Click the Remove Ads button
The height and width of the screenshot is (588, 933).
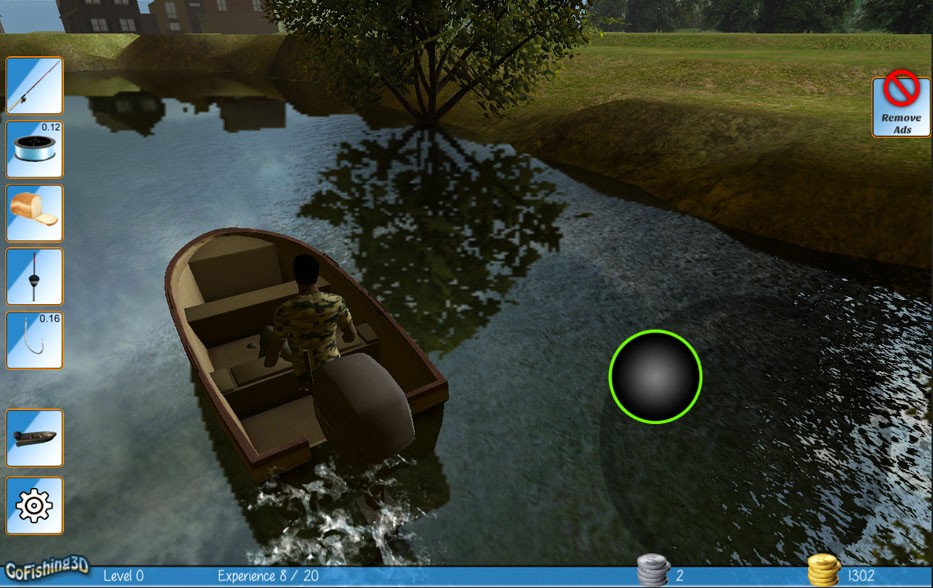[901, 107]
